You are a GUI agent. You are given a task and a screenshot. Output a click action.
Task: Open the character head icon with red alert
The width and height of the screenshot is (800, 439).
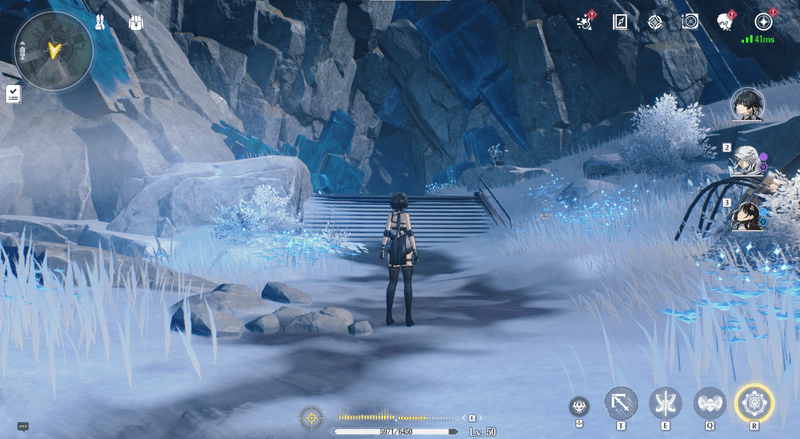click(x=725, y=21)
